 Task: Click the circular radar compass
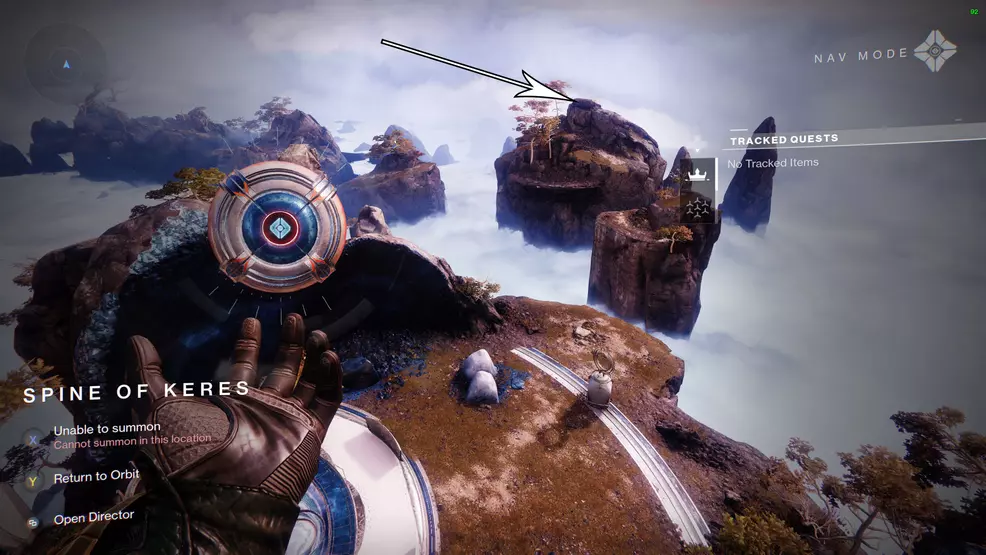click(66, 64)
